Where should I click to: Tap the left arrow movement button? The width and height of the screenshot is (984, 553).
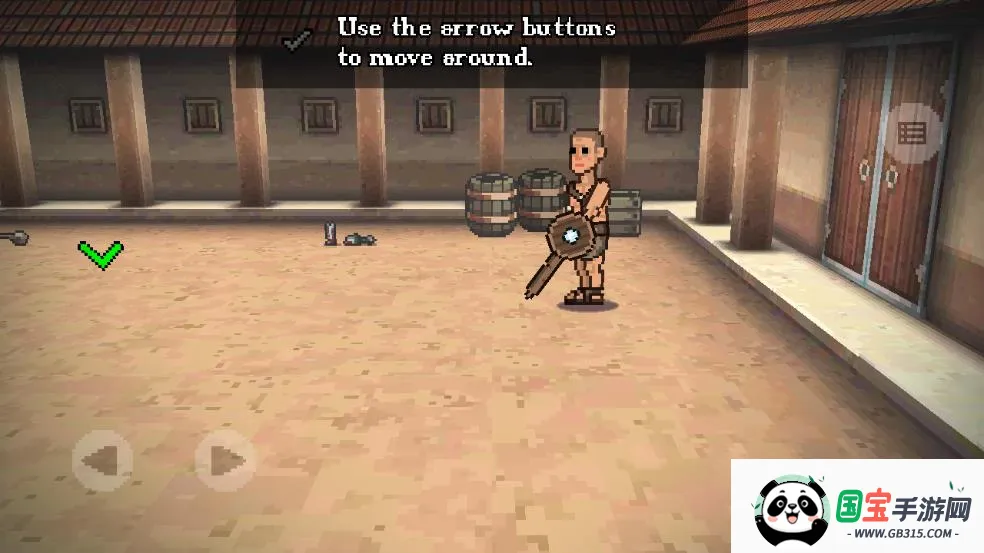click(x=103, y=461)
